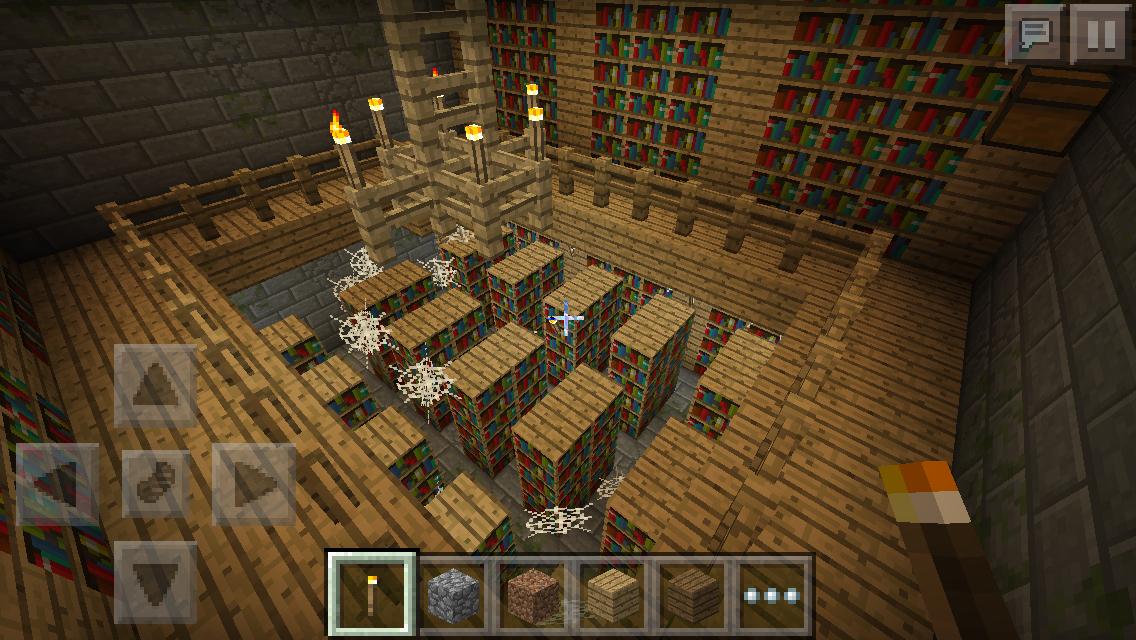The width and height of the screenshot is (1136, 640).
Task: Pause the game
Action: tap(1100, 35)
